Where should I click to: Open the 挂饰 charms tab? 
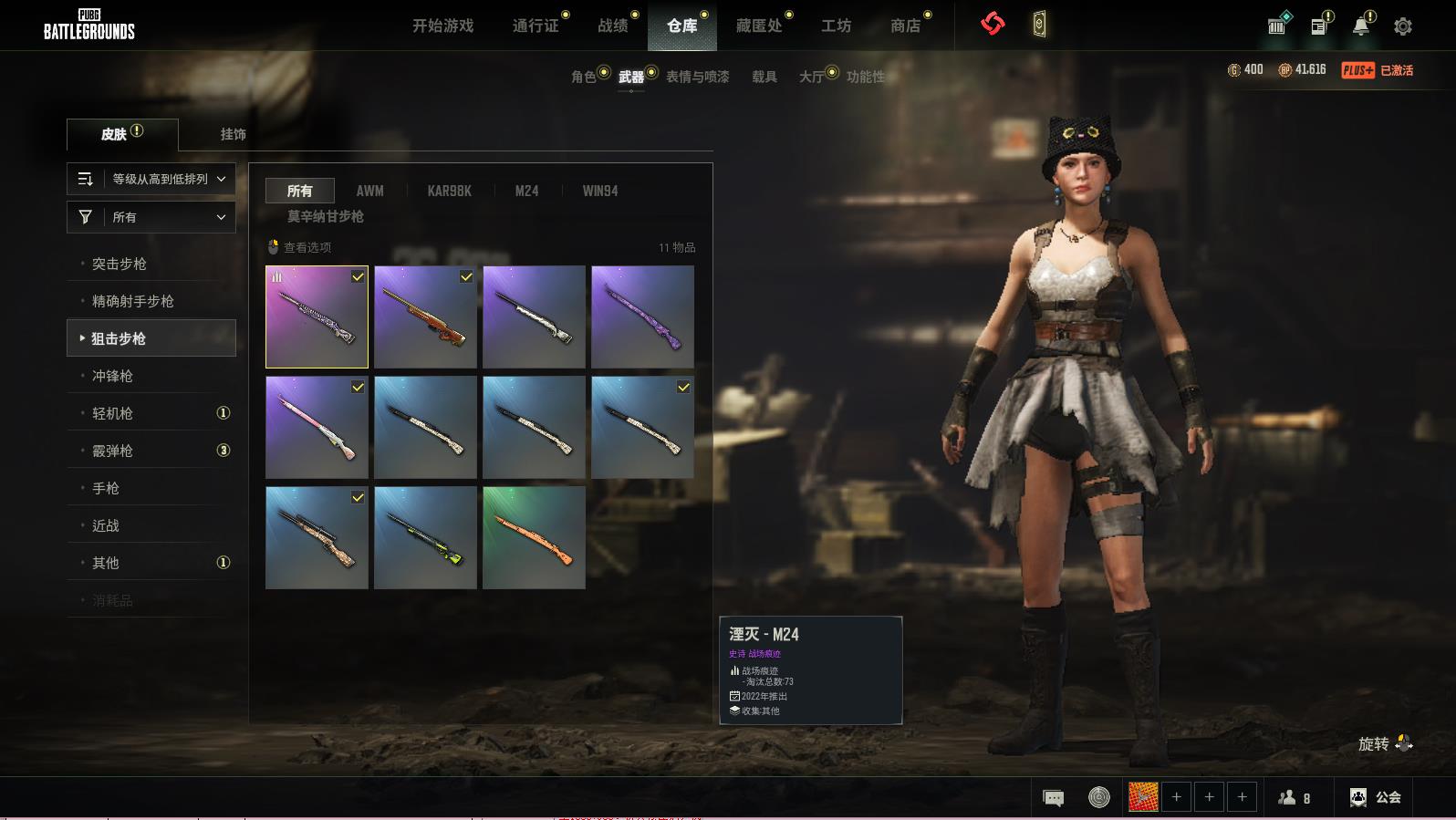[x=233, y=134]
